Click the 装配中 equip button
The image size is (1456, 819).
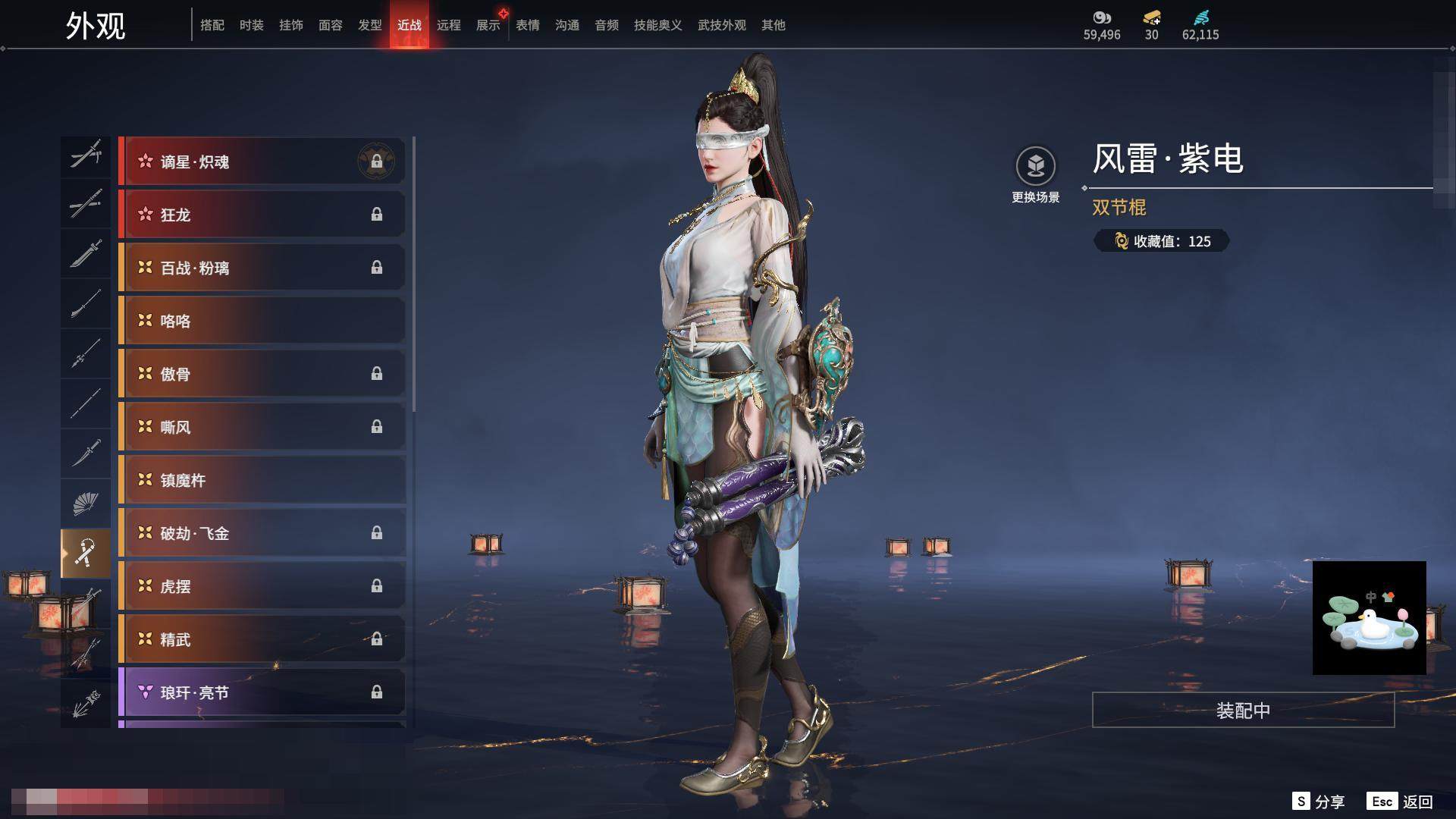(1243, 711)
